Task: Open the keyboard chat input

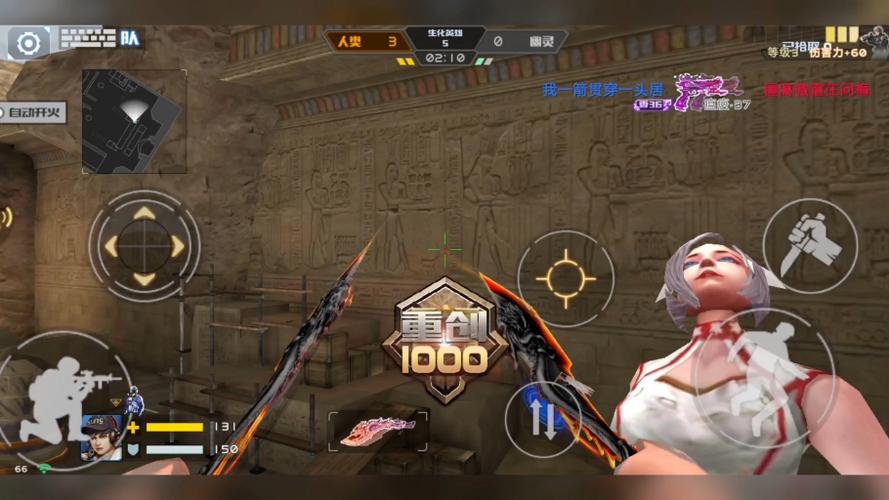Action: coord(87,39)
